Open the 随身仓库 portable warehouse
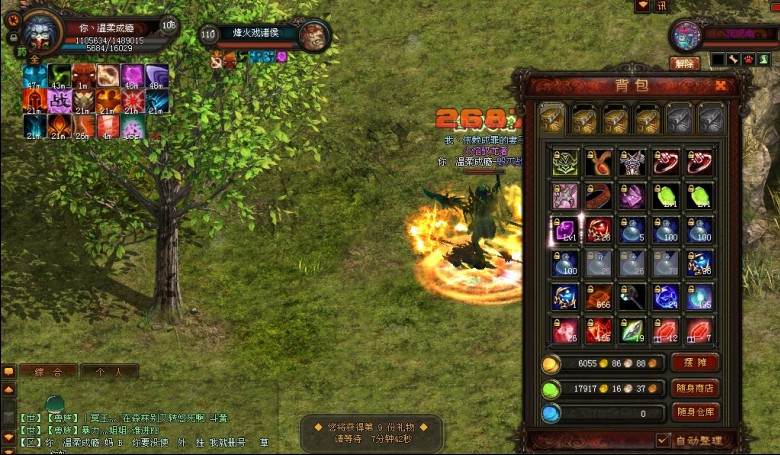This screenshot has width=780, height=455. tap(694, 412)
